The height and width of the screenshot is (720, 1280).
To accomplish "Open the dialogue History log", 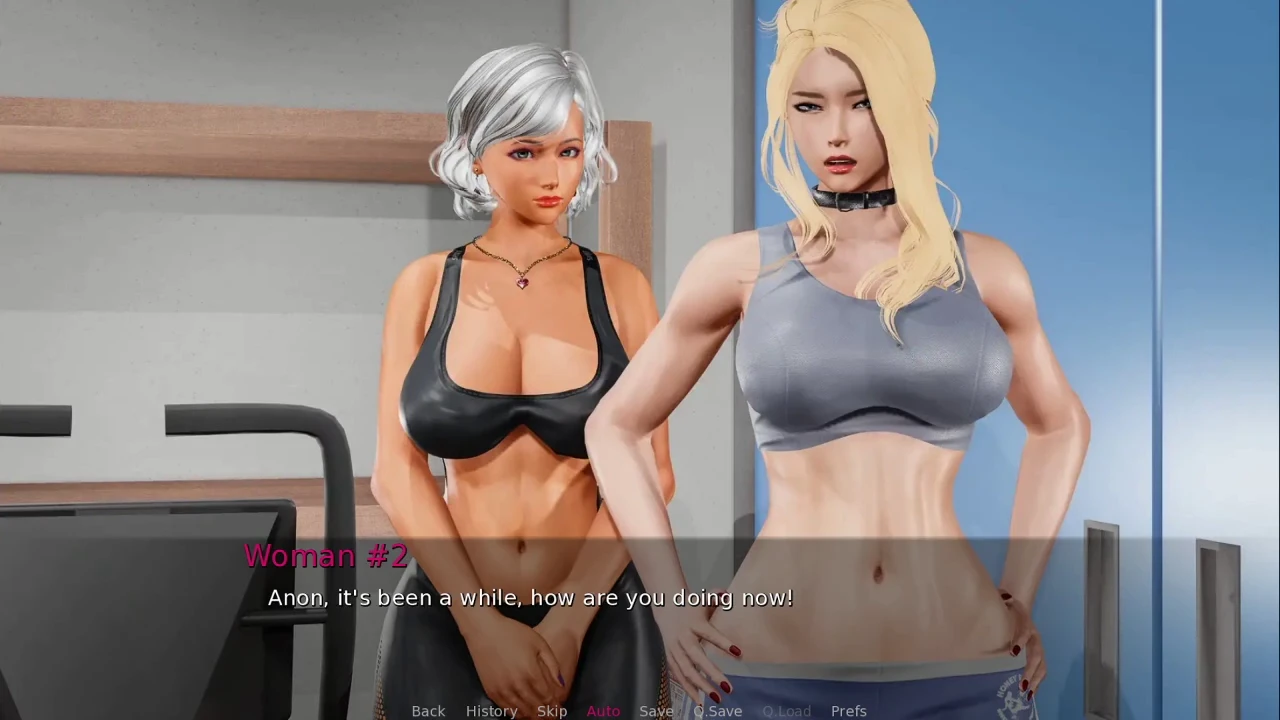I will coord(491,711).
